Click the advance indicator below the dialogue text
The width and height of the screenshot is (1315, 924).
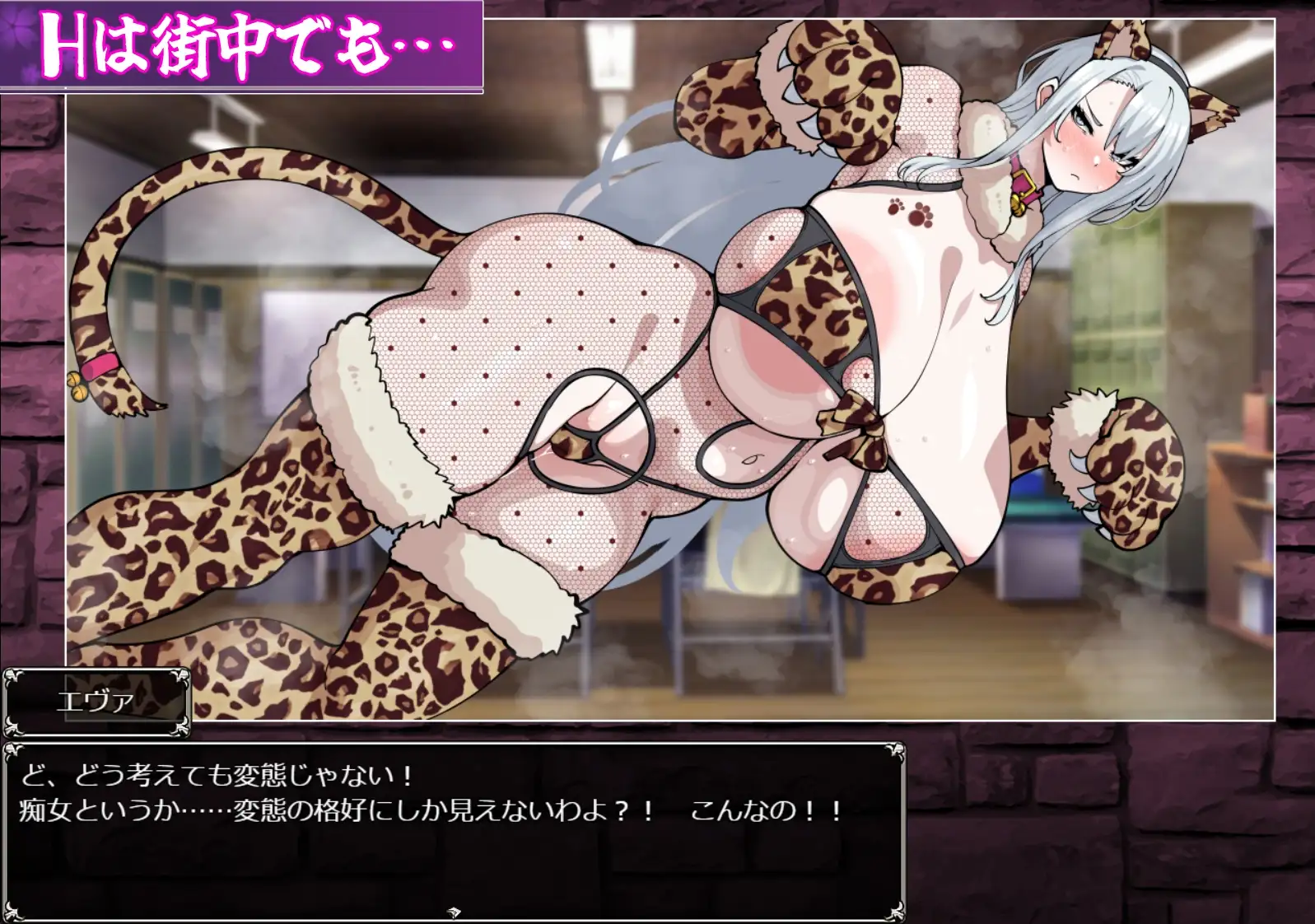pyautogui.click(x=453, y=912)
